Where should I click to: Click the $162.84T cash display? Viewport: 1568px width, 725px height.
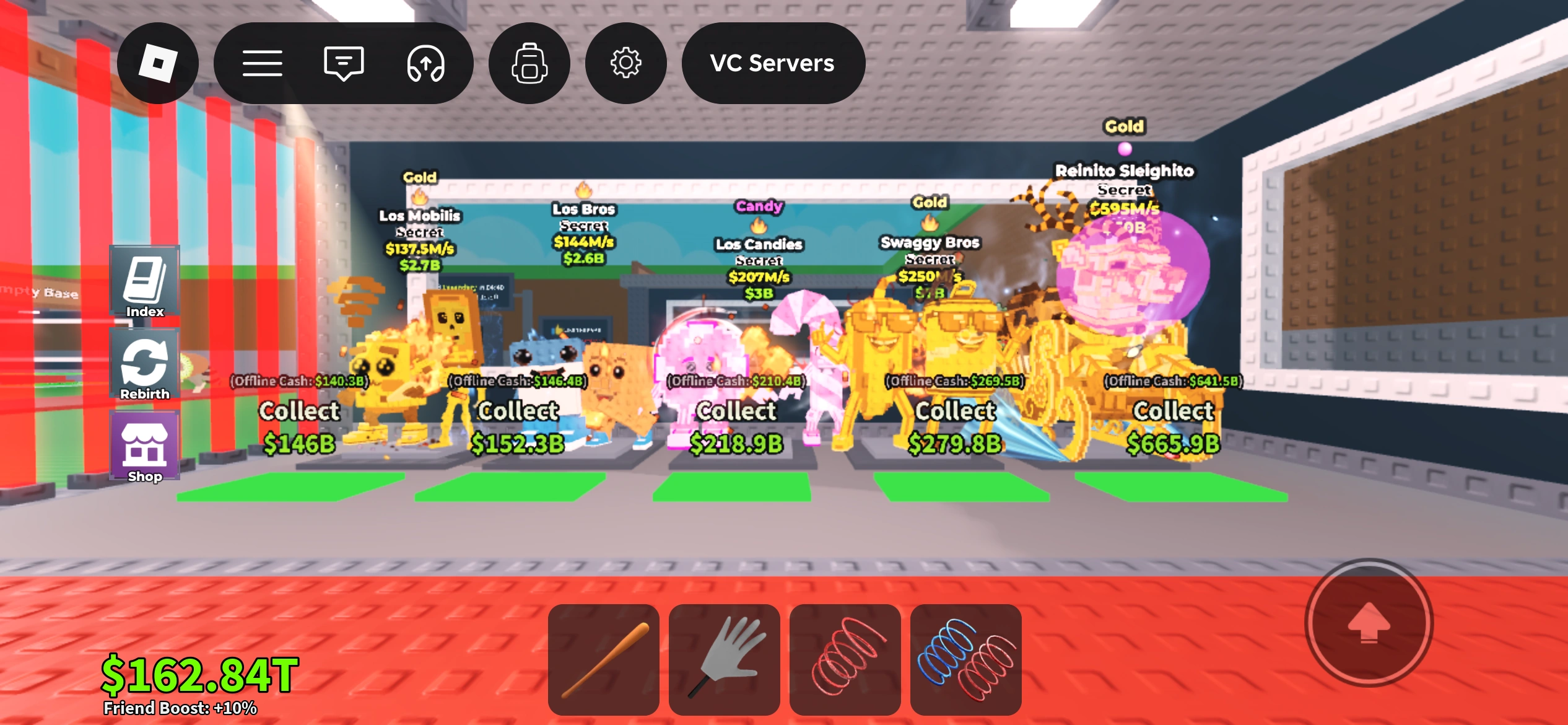[199, 675]
